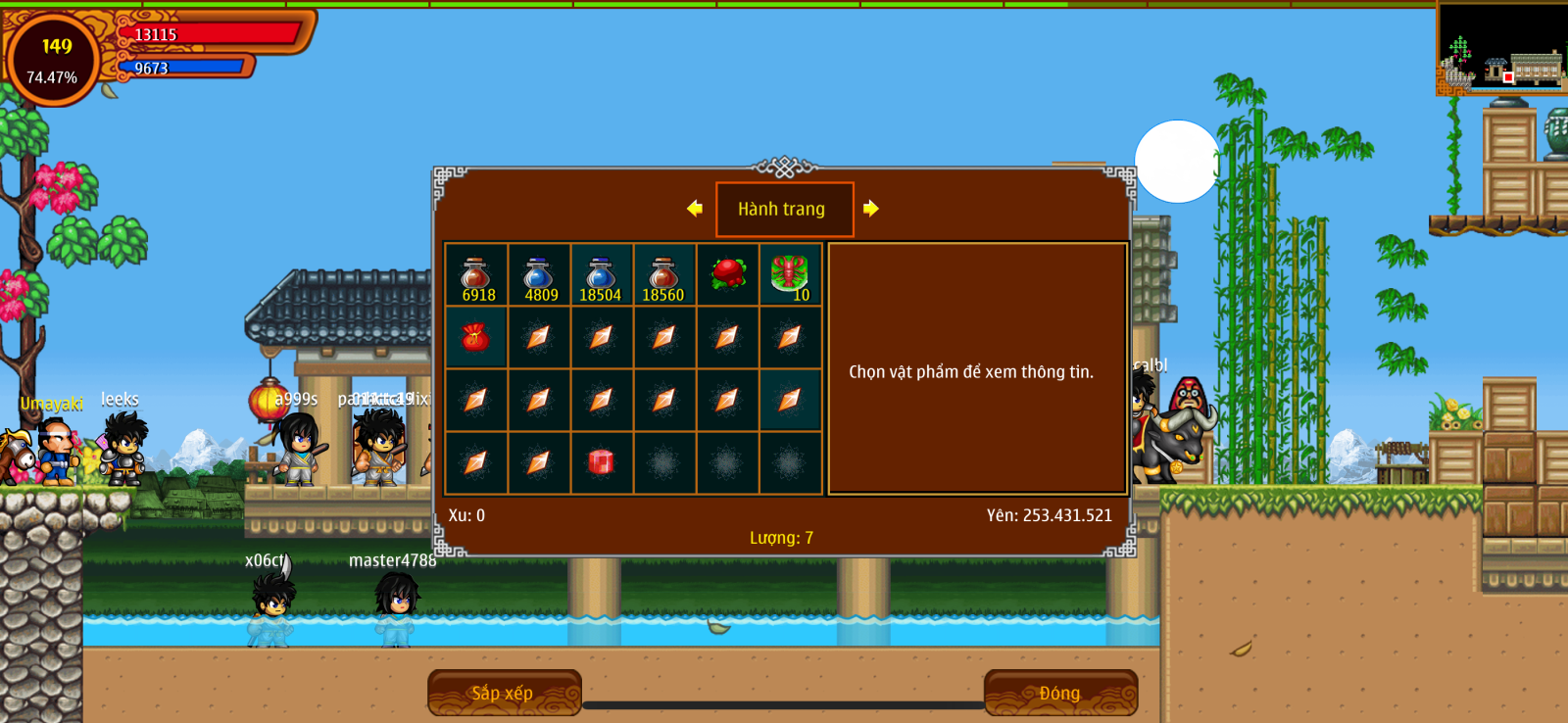
Task: Choose the red pouch bag item
Action: [x=476, y=338]
